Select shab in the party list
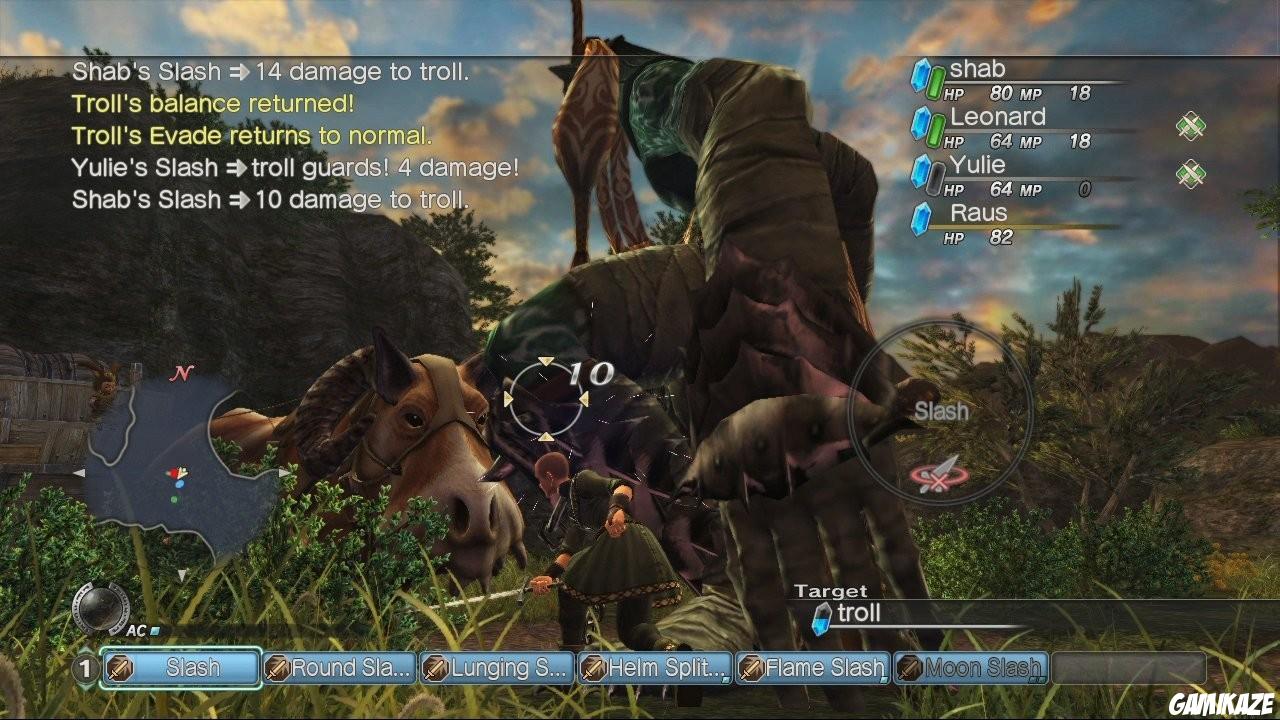Screen dimensions: 1280x720 pos(977,69)
